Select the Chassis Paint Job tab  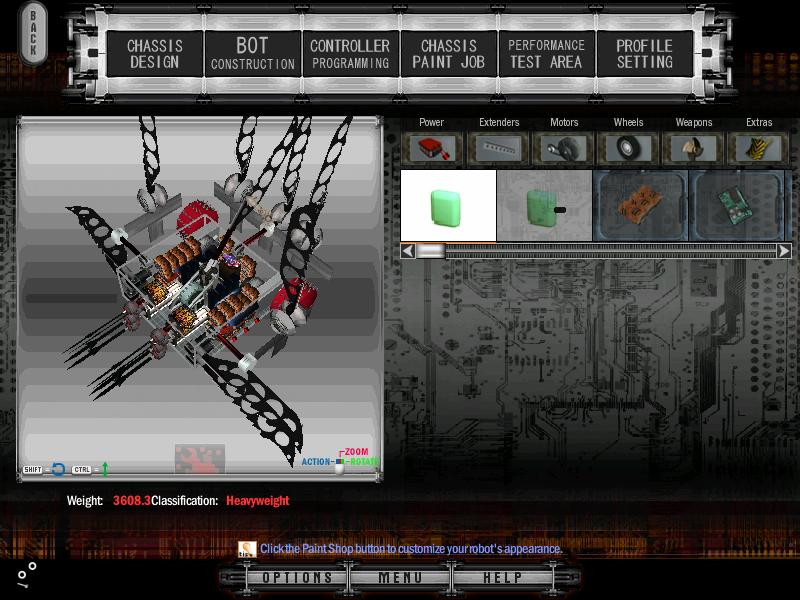448,54
